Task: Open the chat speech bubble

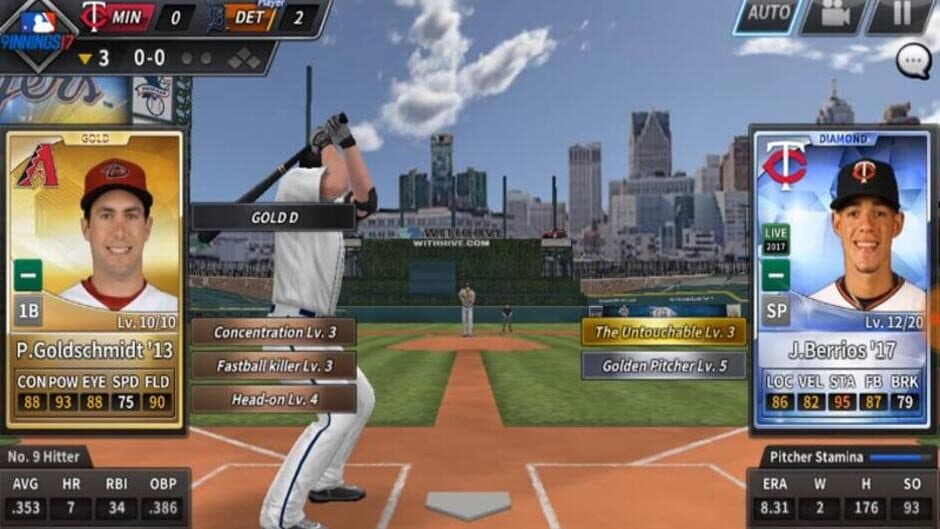Action: click(913, 62)
